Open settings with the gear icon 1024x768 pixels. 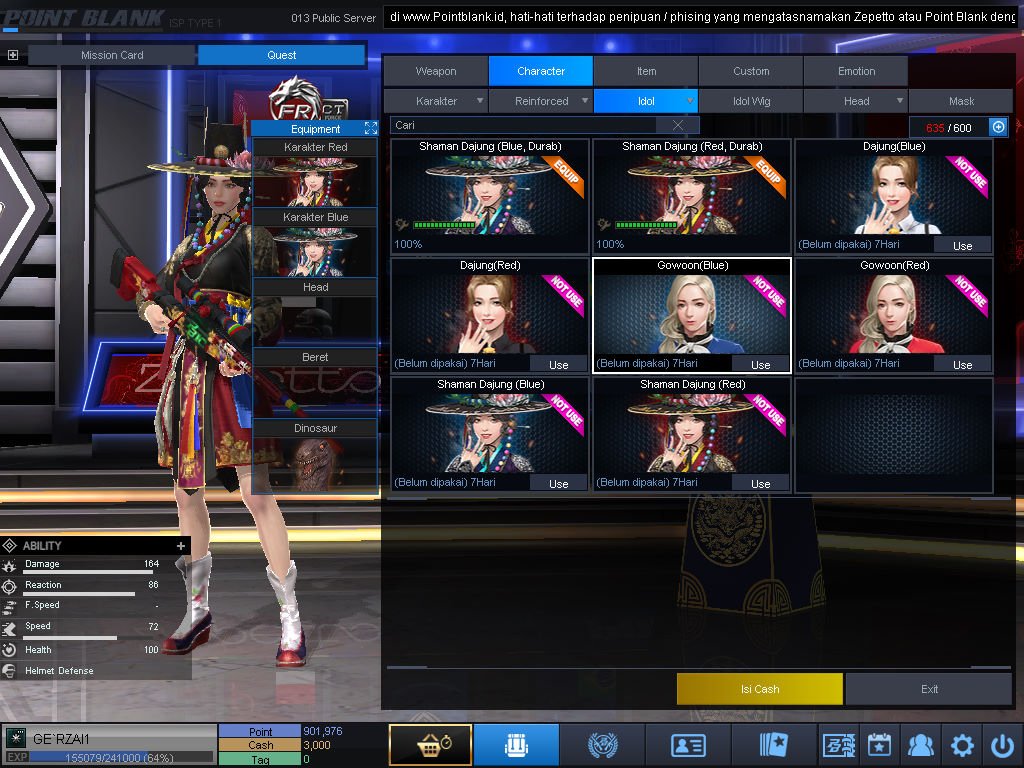962,745
